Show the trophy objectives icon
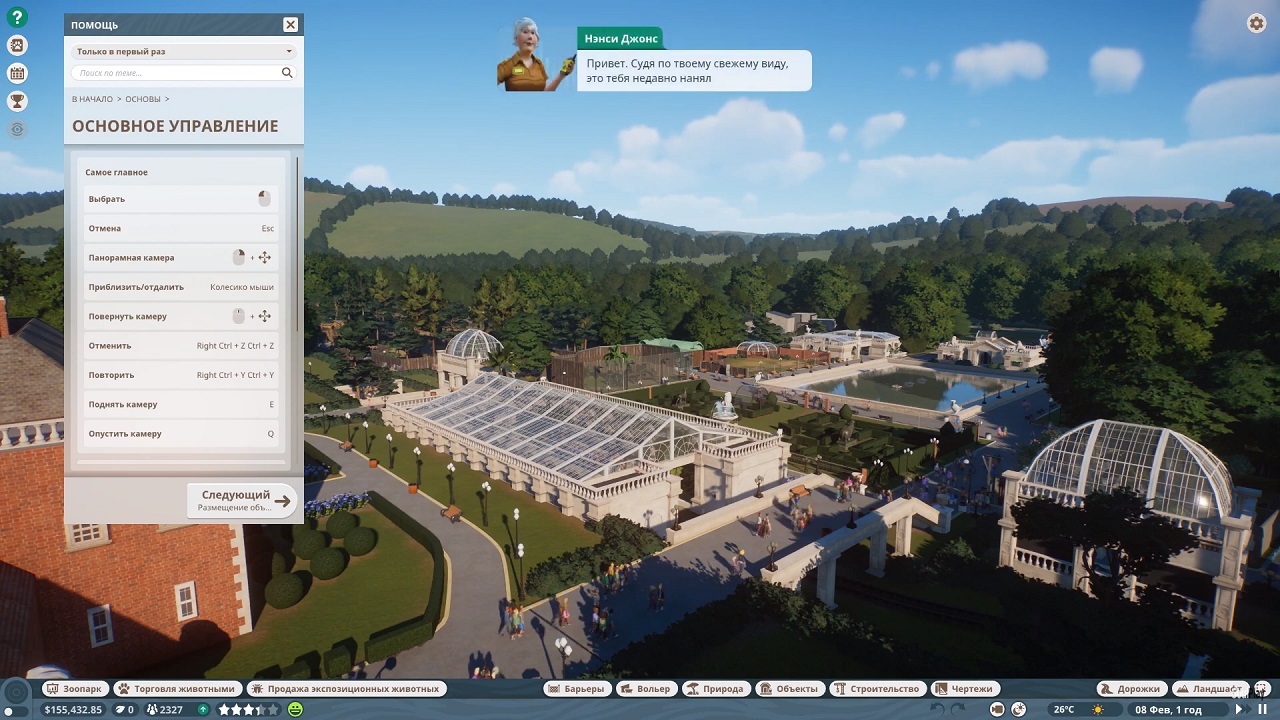This screenshot has height=720, width=1280. (x=17, y=101)
